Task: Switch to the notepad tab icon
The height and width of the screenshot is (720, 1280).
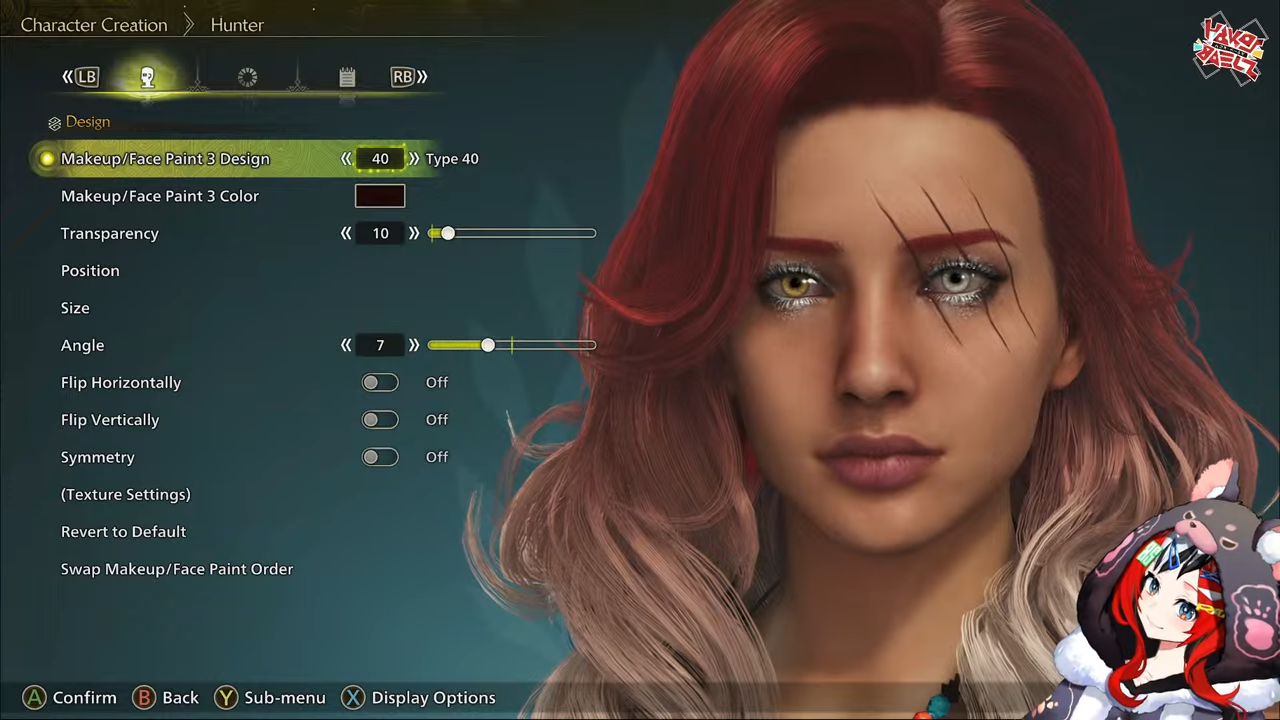Action: coord(347,77)
